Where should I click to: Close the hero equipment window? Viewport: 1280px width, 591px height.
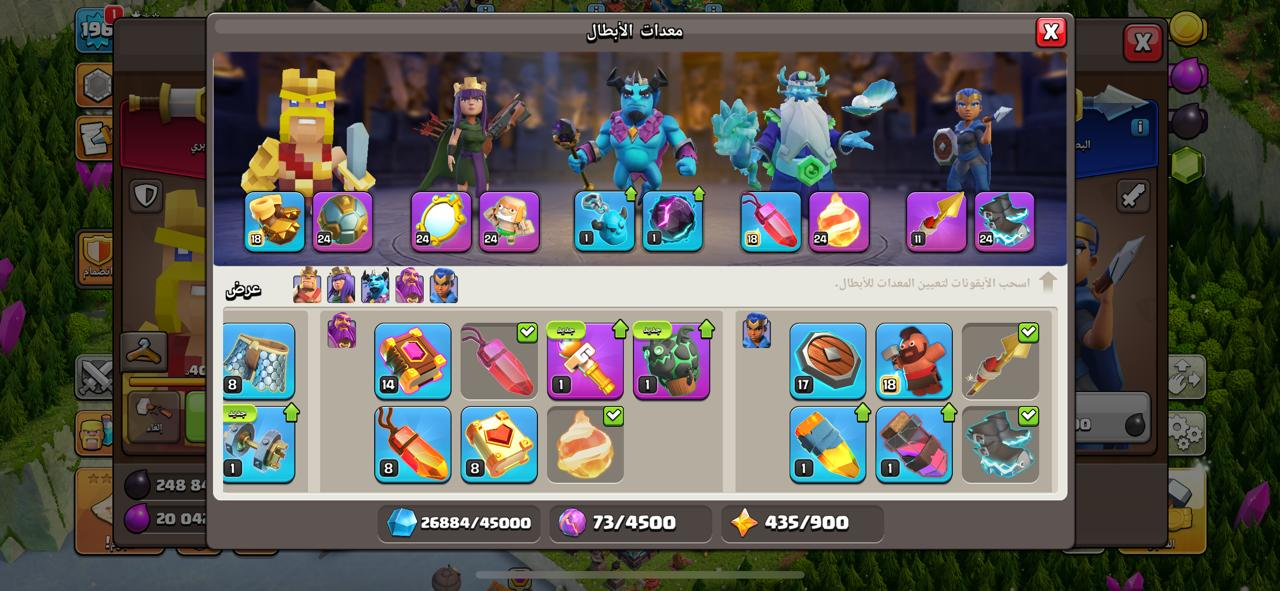point(1050,32)
